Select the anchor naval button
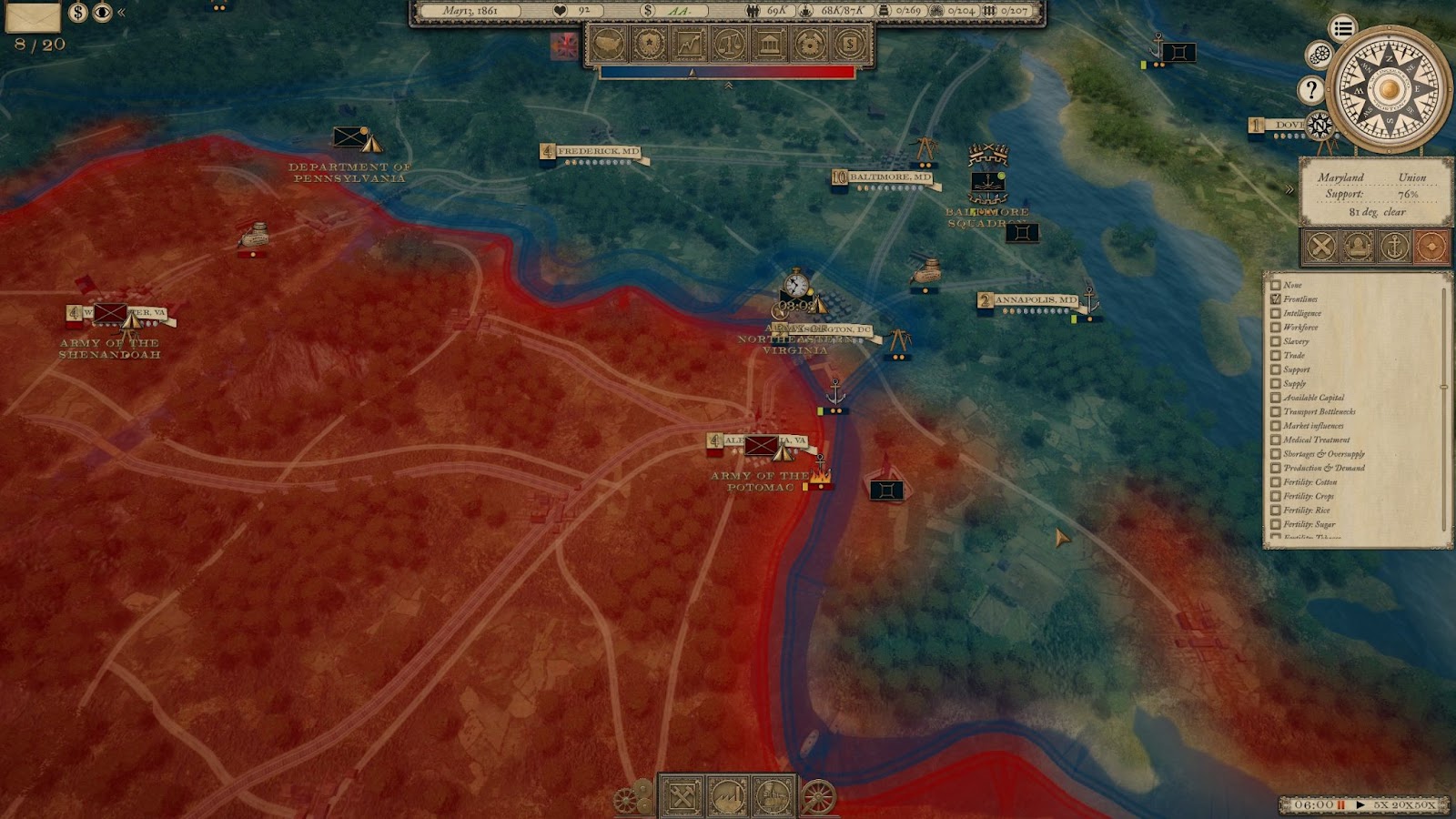This screenshot has height=819, width=1456. tap(1394, 247)
